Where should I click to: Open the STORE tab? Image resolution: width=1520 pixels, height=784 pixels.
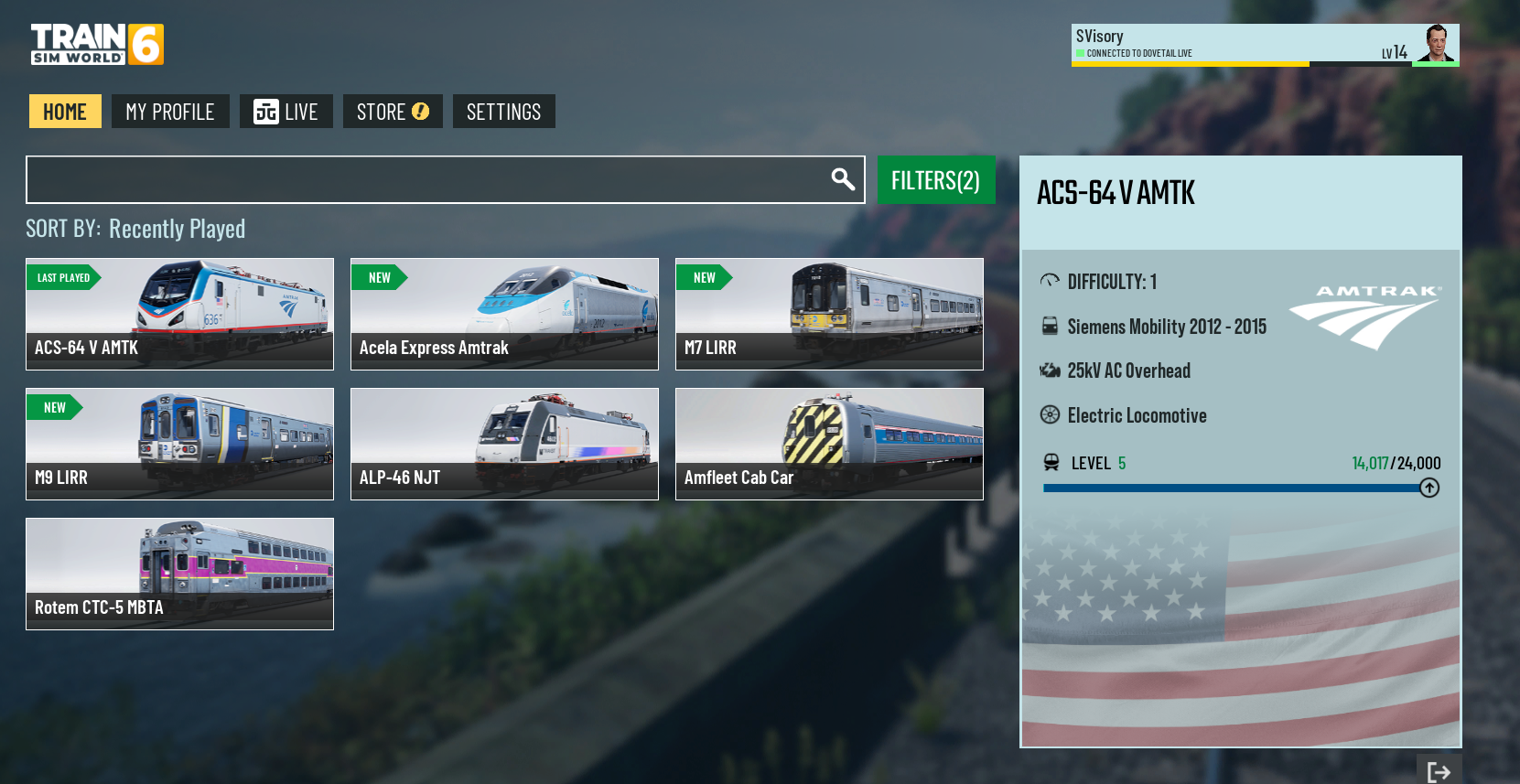[x=393, y=112]
